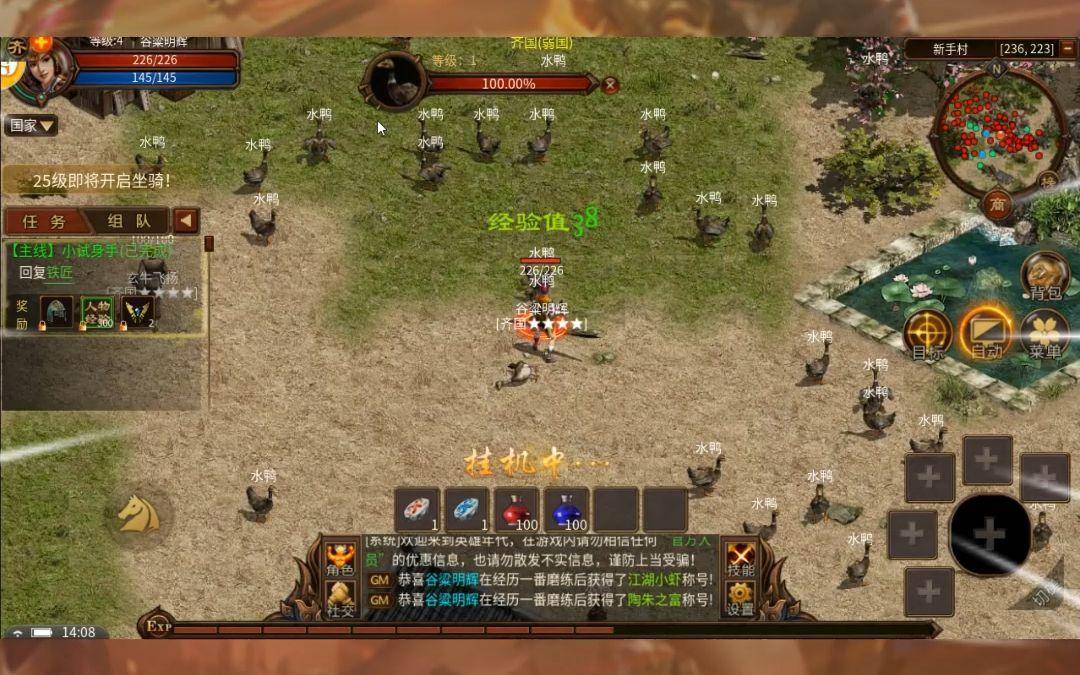Close the 水鸭 target frame
This screenshot has width=1080, height=675.
point(611,86)
